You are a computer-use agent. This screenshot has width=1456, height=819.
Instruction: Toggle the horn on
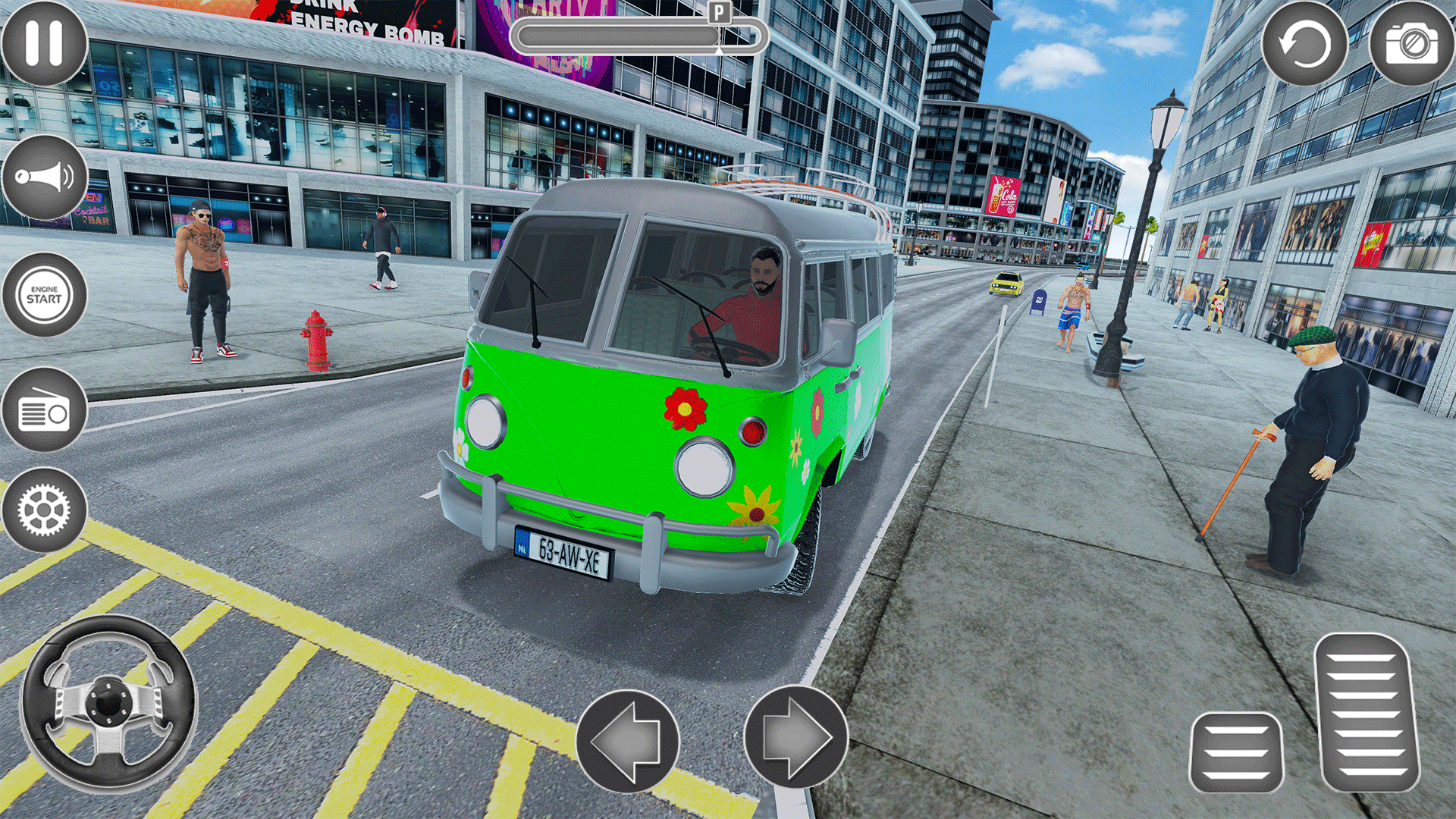pos(43,176)
